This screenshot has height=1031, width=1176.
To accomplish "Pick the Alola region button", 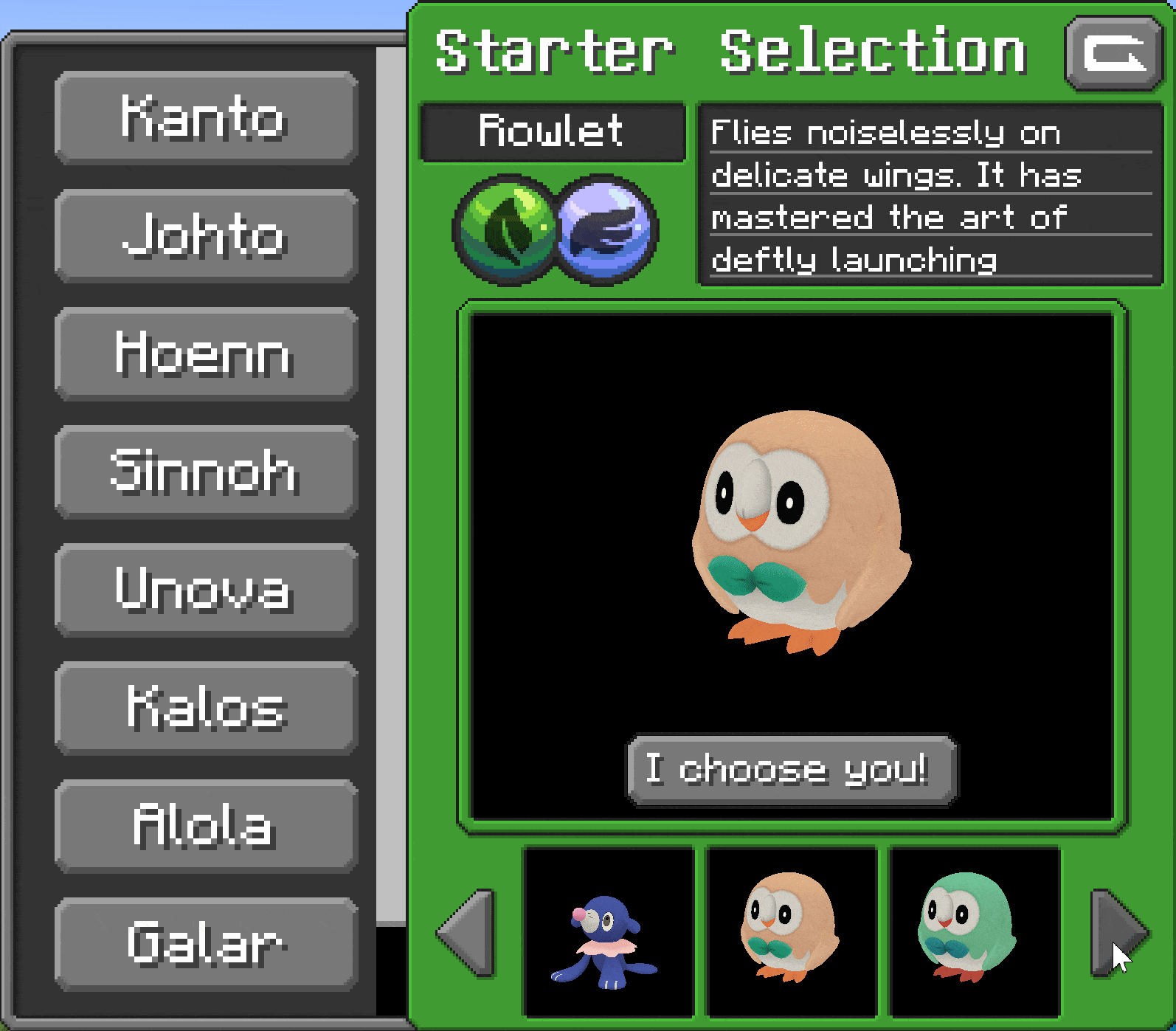I will (x=206, y=826).
